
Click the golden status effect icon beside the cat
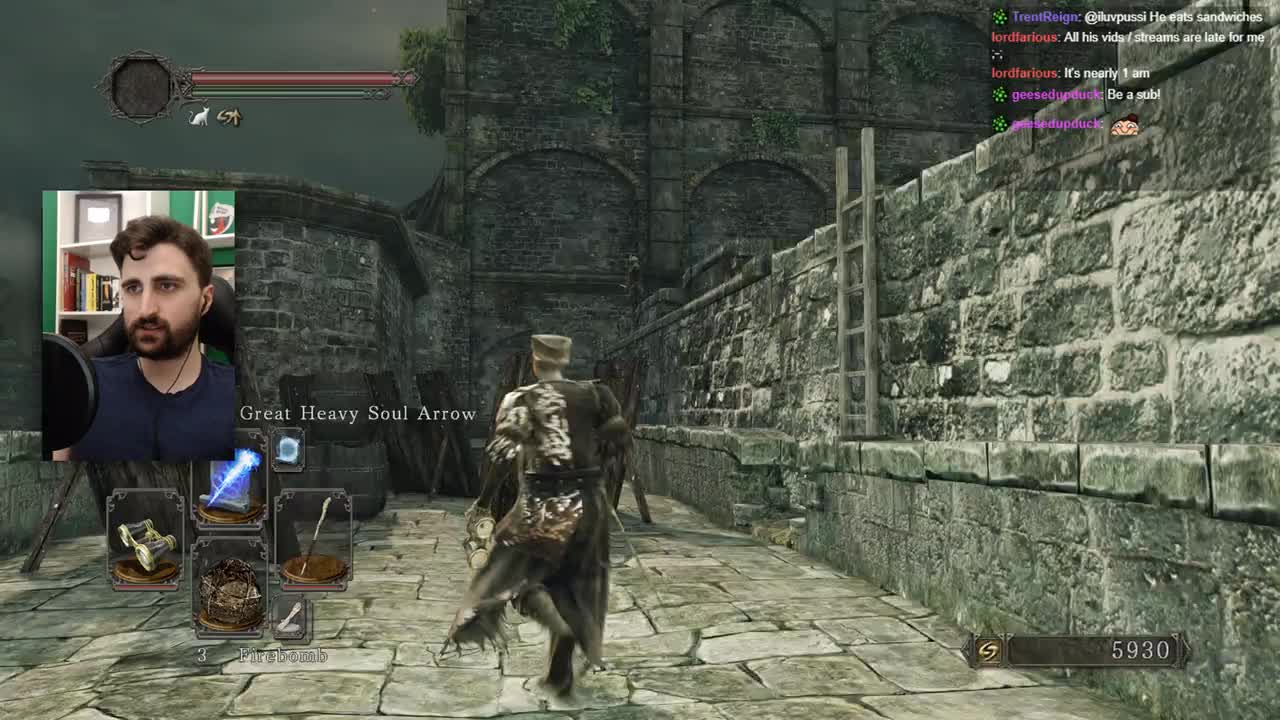point(230,117)
